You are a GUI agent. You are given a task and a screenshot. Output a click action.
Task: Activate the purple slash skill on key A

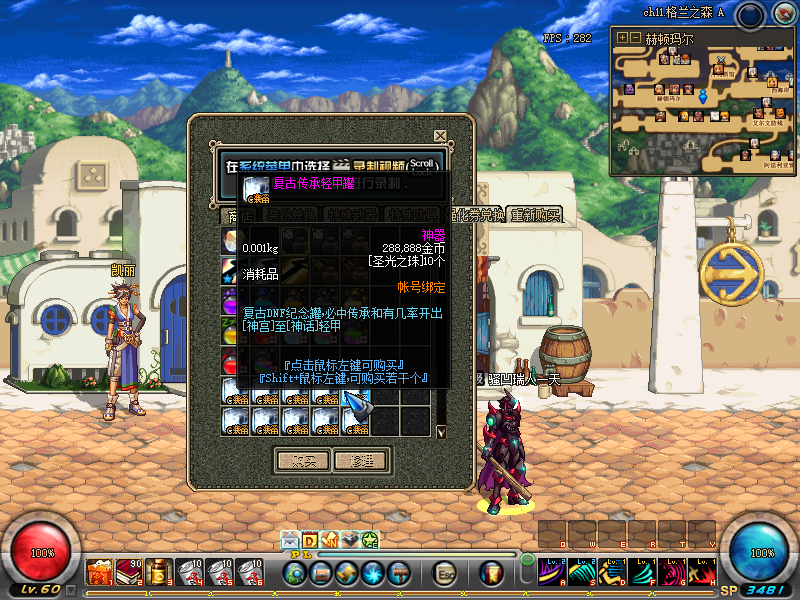pyautogui.click(x=553, y=572)
